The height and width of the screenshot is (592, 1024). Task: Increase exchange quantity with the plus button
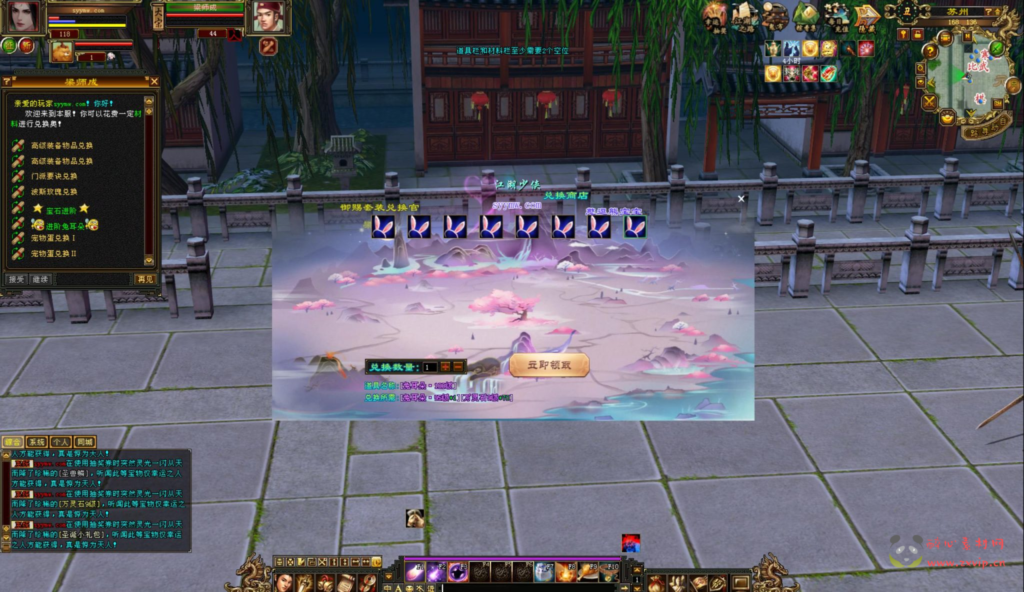coord(445,367)
